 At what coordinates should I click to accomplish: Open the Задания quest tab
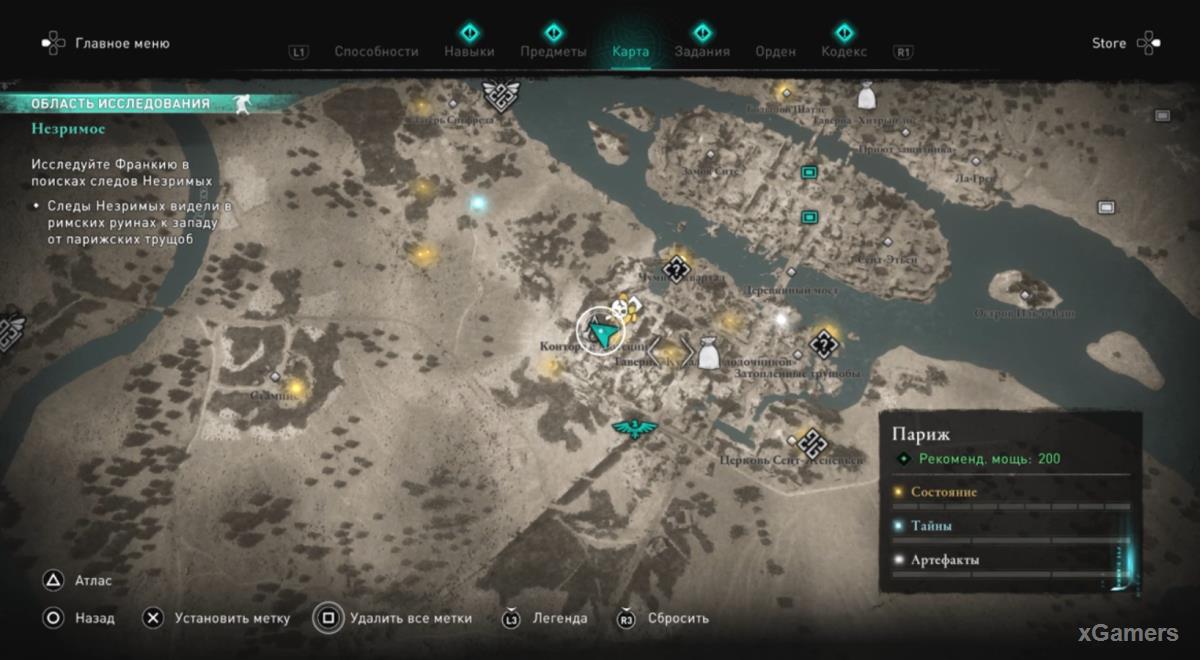pyautogui.click(x=702, y=51)
